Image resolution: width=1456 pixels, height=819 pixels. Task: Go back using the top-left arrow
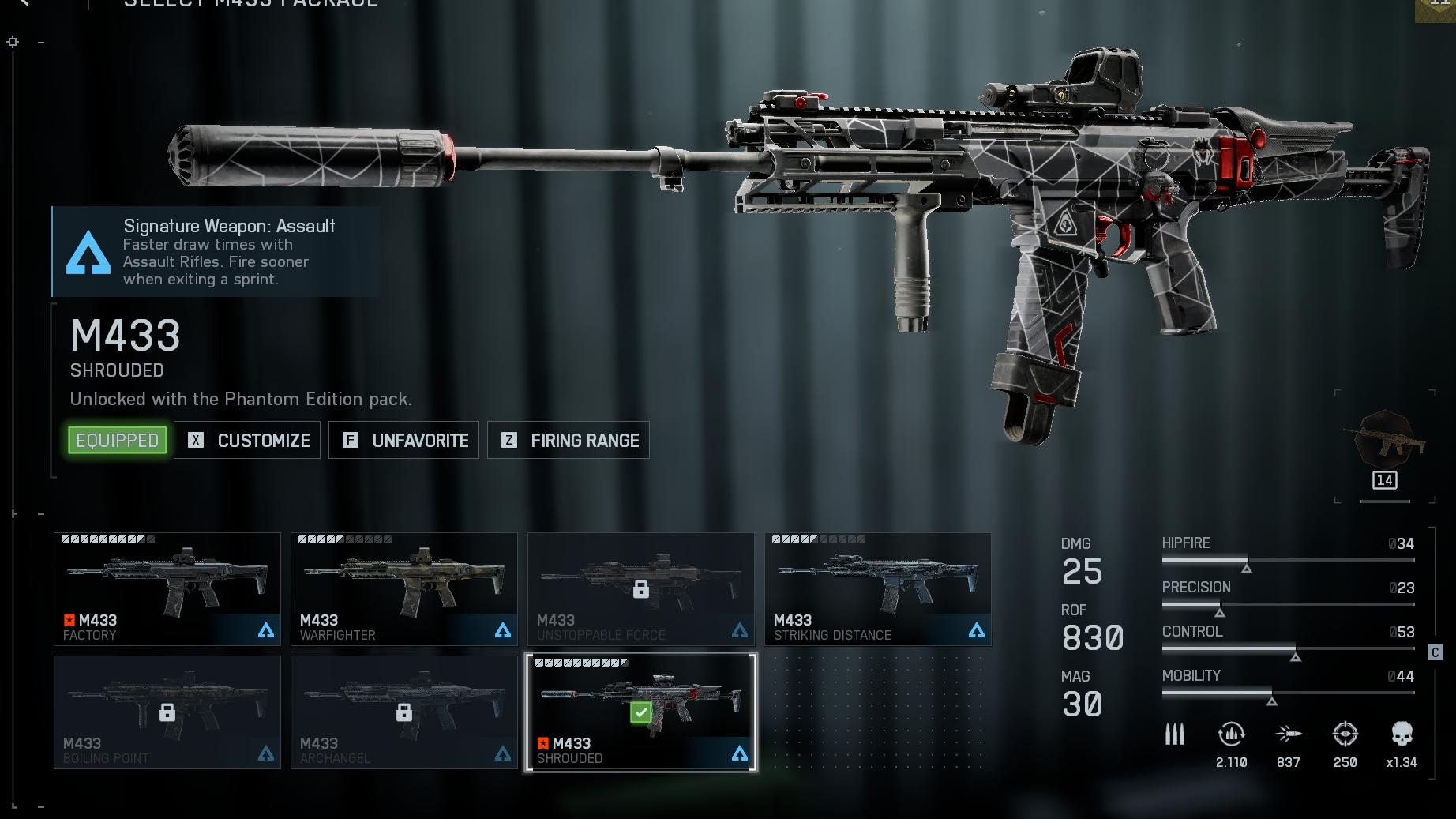24,3
